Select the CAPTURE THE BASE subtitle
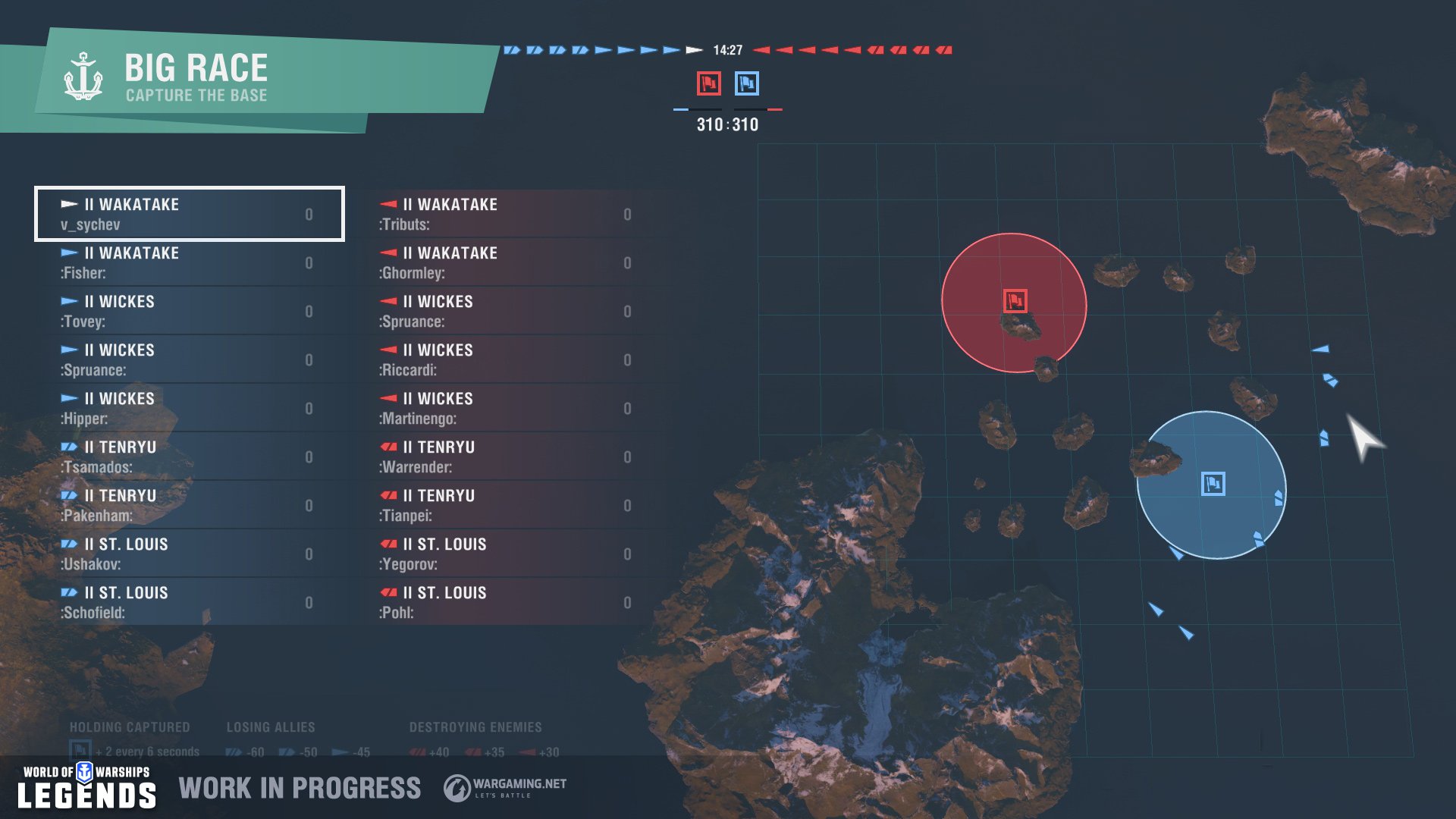 (x=197, y=96)
